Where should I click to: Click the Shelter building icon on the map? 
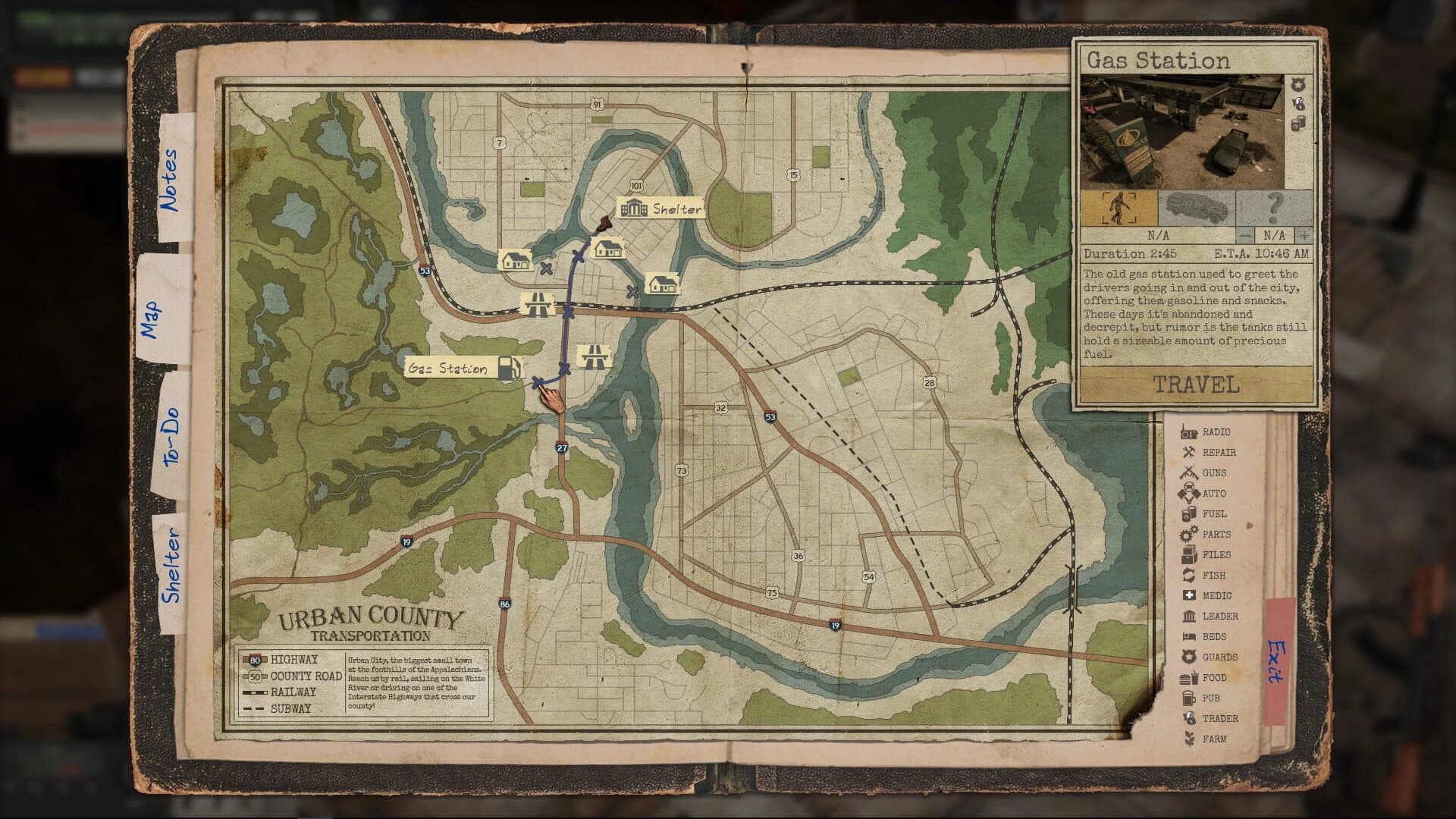pyautogui.click(x=634, y=206)
